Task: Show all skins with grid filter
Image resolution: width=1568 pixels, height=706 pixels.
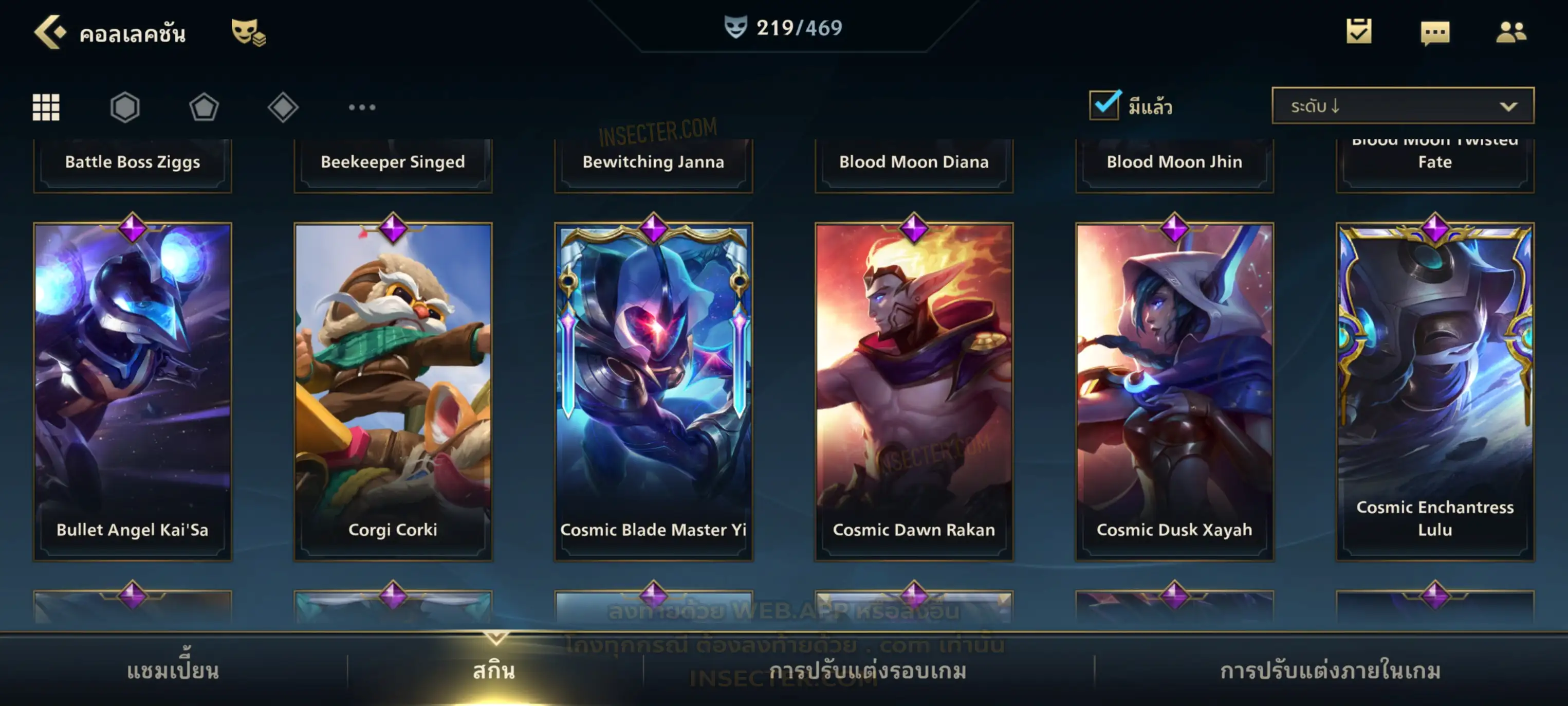Action: click(x=46, y=107)
